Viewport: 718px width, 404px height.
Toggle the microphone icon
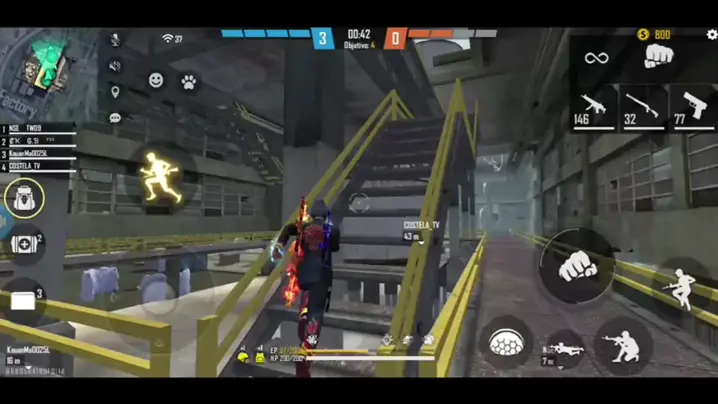[x=115, y=40]
